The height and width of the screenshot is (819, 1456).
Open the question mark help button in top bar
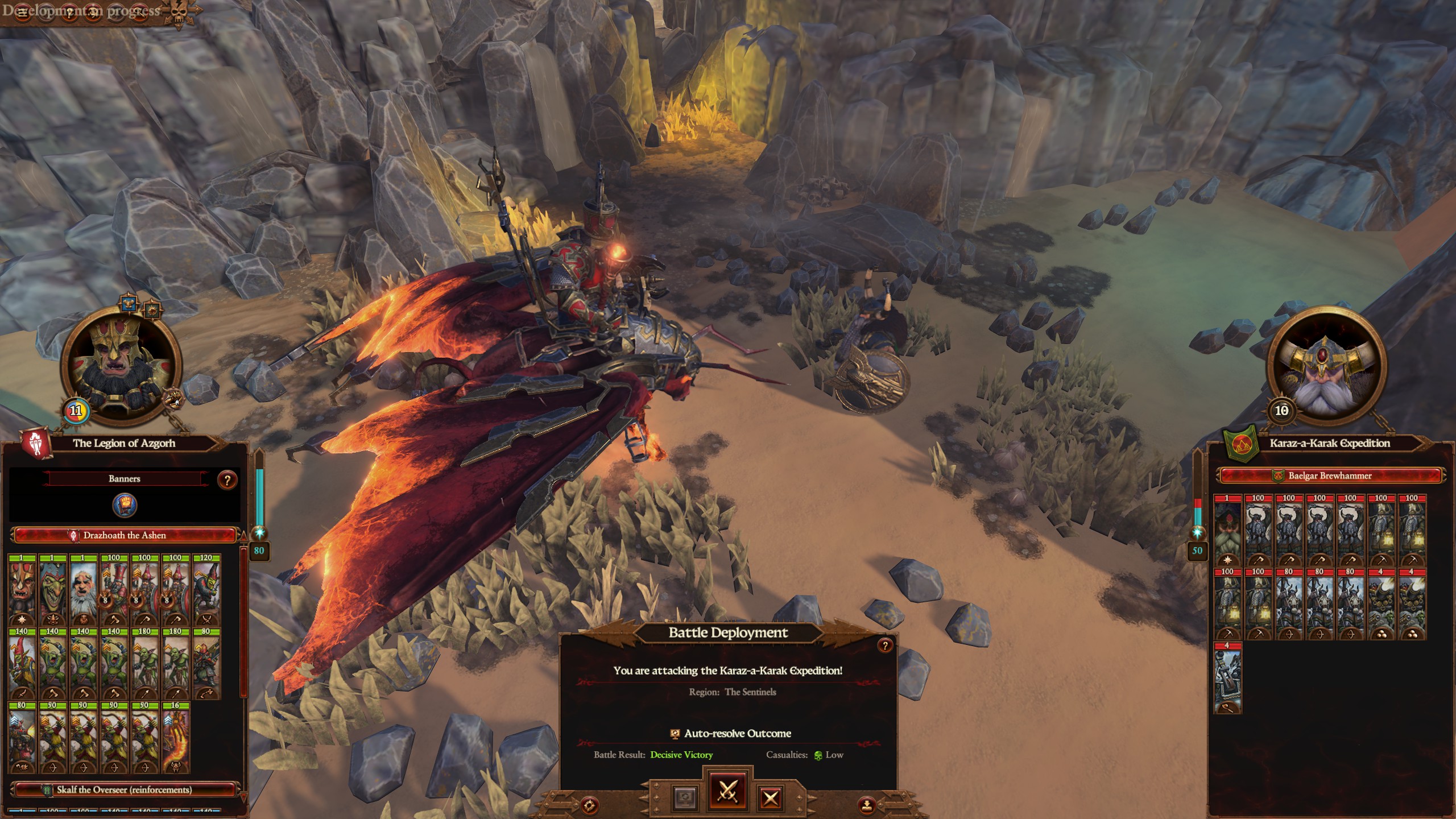pyautogui.click(x=69, y=13)
